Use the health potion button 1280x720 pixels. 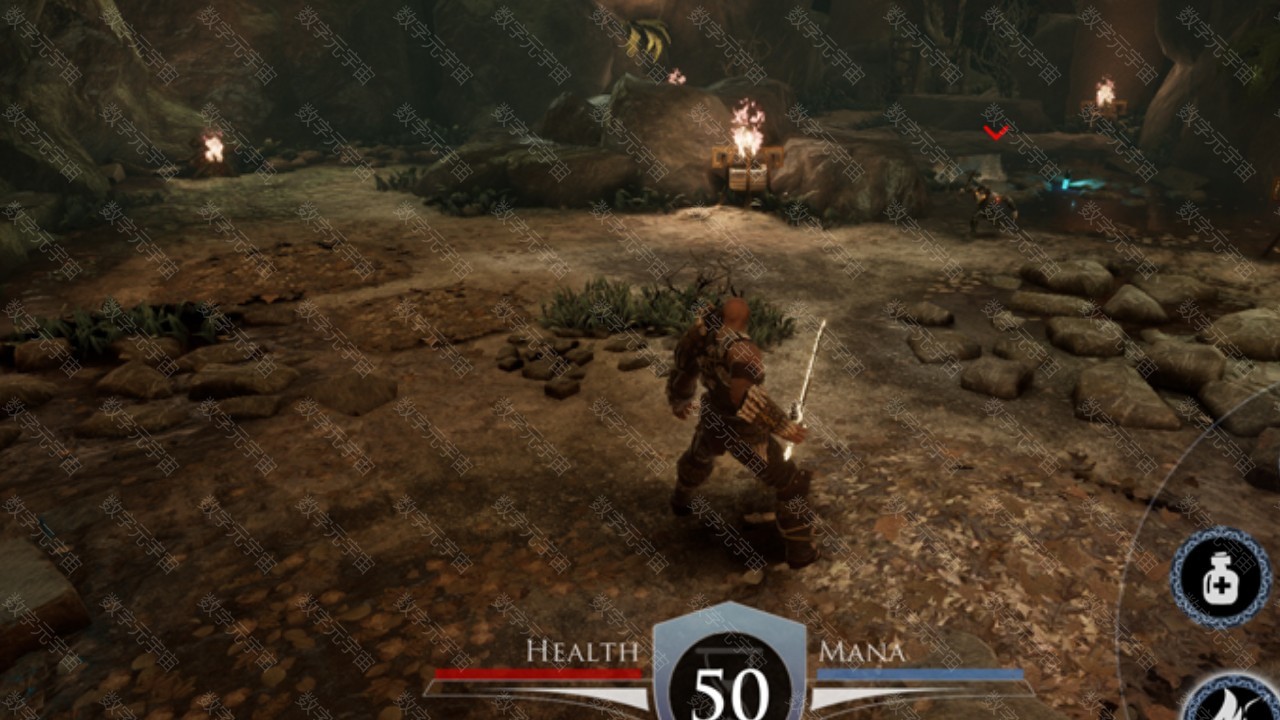[x=1220, y=578]
